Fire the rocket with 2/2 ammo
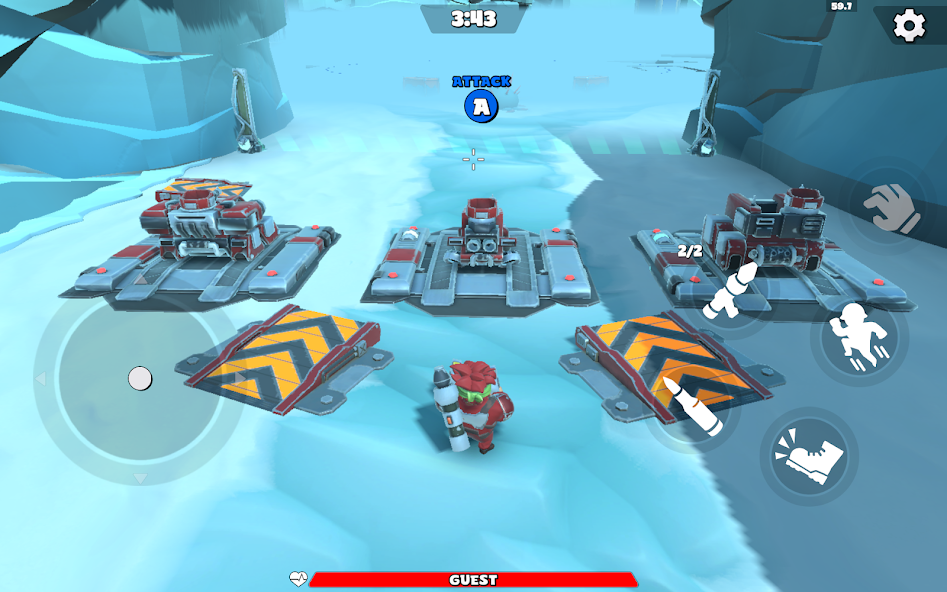 point(727,291)
